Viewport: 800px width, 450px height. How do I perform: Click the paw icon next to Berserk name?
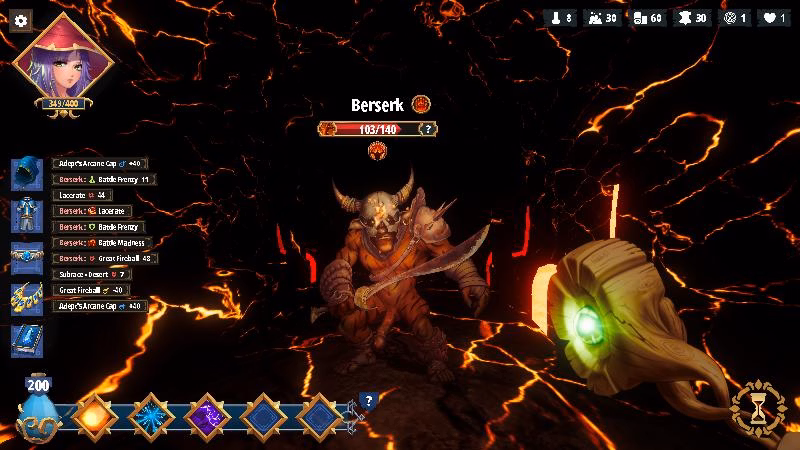(420, 104)
